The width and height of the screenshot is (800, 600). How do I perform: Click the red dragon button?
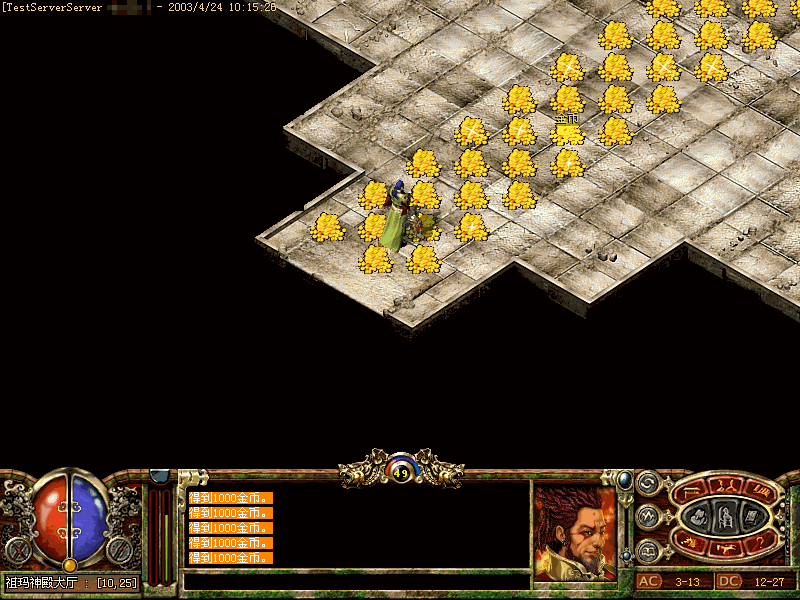tap(690, 542)
